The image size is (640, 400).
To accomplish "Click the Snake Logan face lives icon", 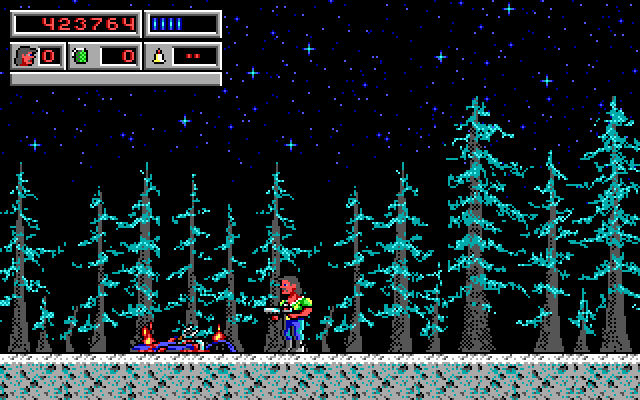I will (x=25, y=56).
